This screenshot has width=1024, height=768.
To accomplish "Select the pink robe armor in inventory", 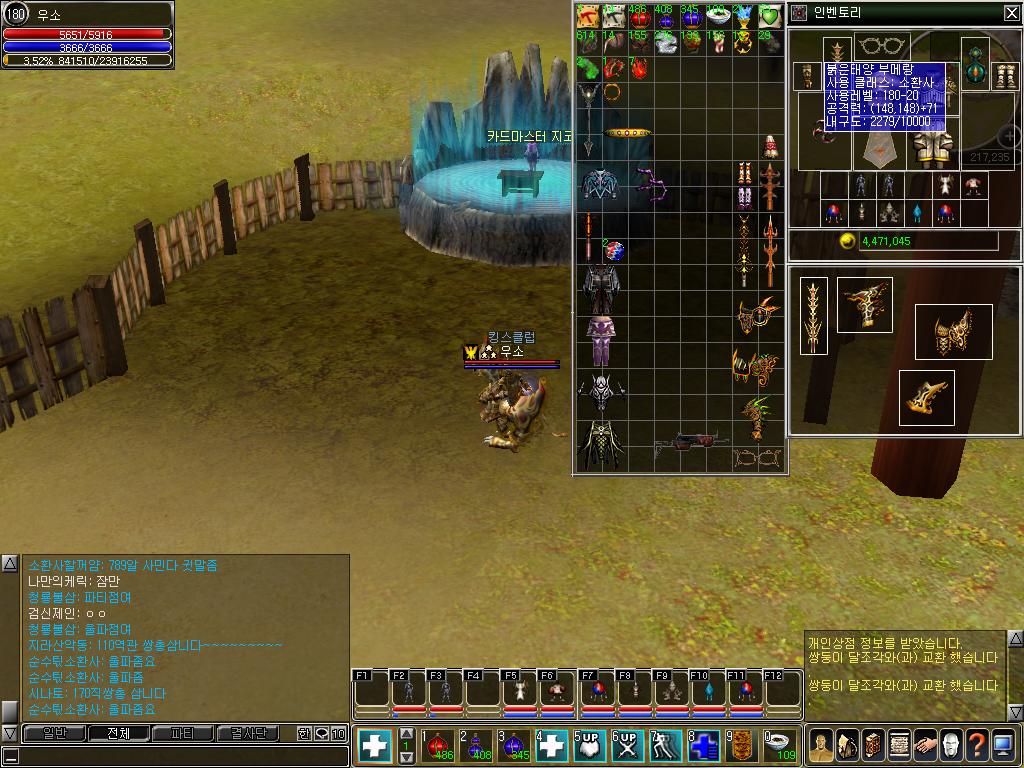I will pyautogui.click(x=601, y=340).
